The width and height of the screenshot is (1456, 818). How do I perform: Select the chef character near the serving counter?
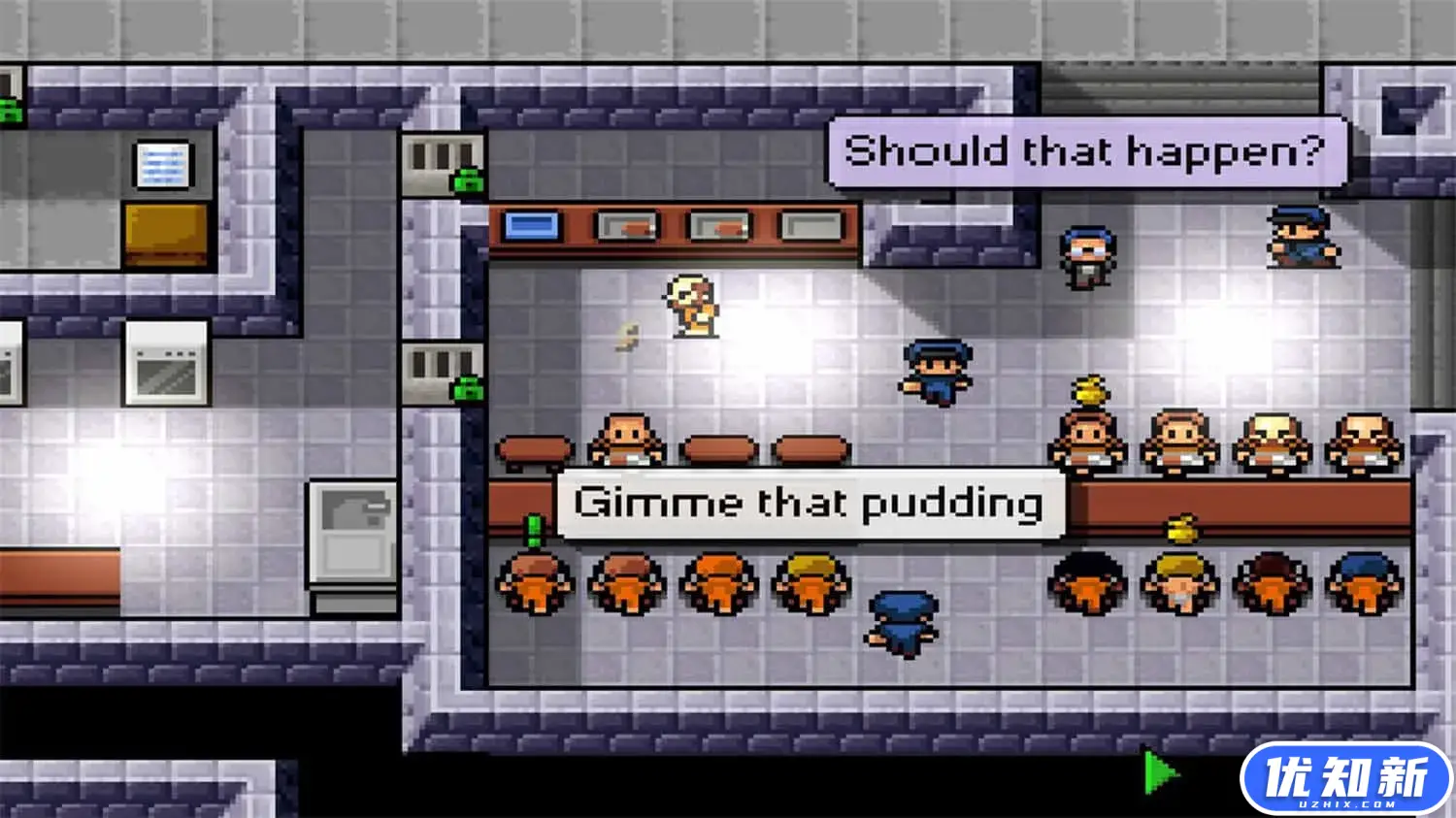(x=691, y=306)
